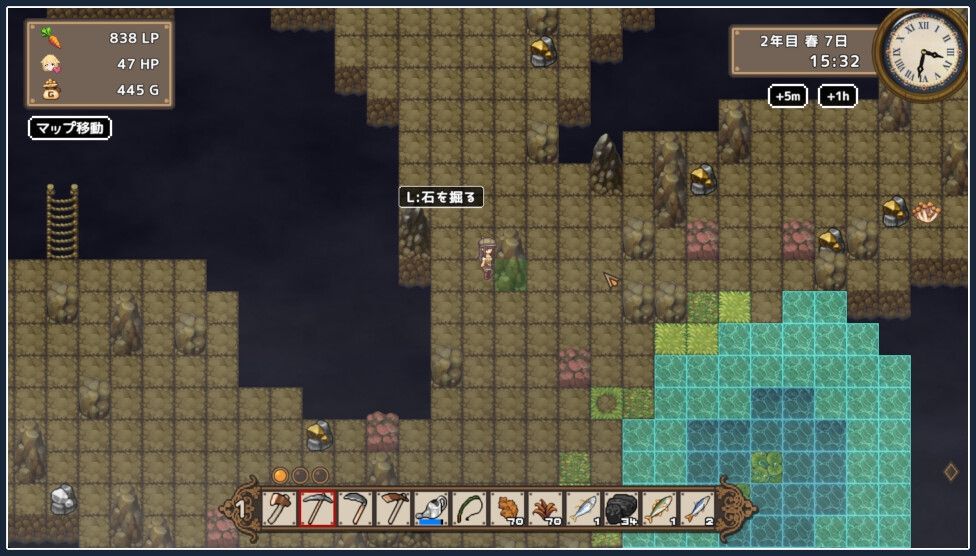Advance time with the +5m button
The height and width of the screenshot is (556, 976).
point(788,96)
